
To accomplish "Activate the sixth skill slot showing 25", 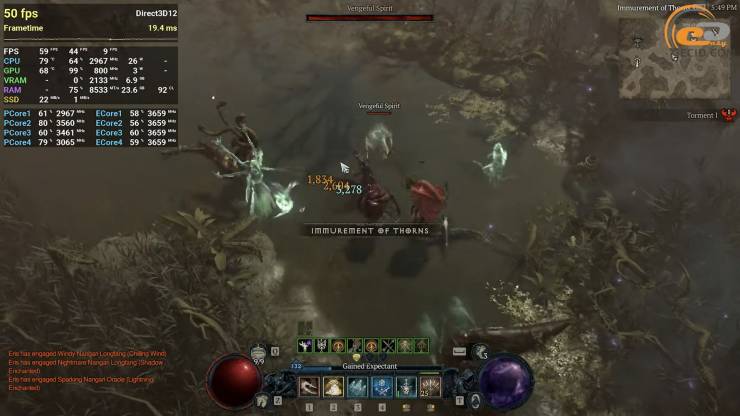I will [x=430, y=386].
